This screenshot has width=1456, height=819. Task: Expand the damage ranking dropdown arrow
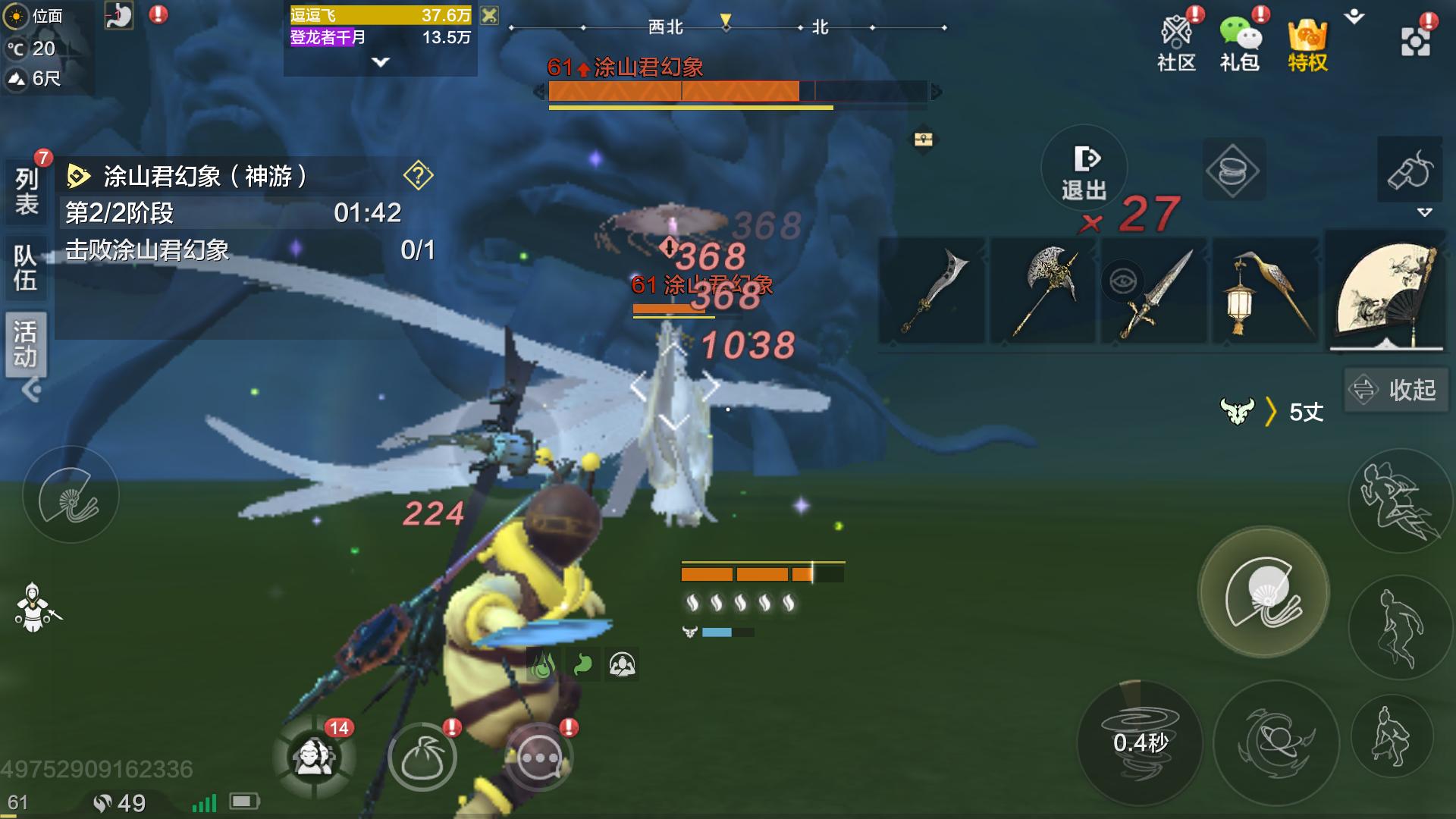pos(381,62)
